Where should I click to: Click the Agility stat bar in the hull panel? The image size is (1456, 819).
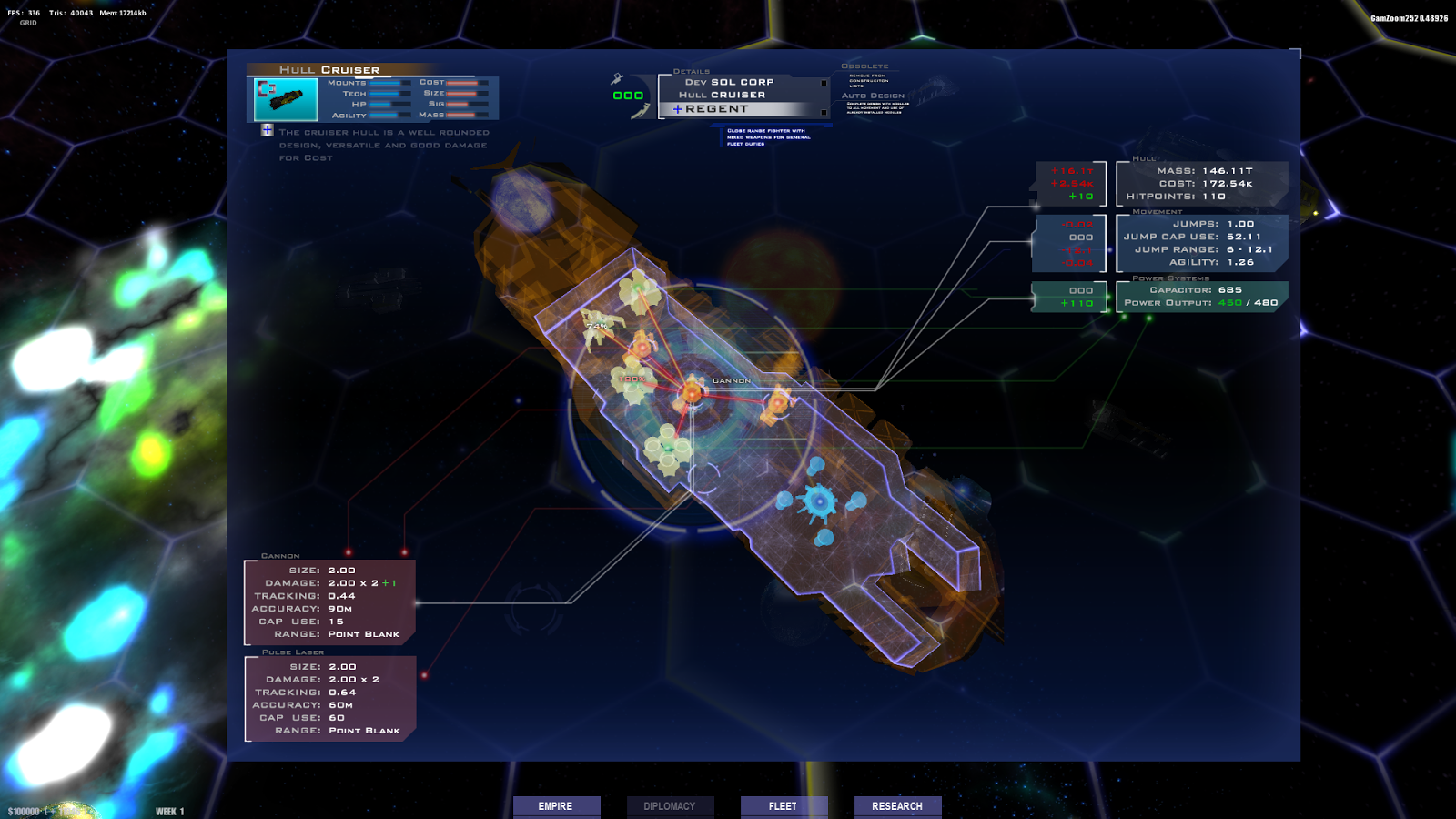coord(385,117)
